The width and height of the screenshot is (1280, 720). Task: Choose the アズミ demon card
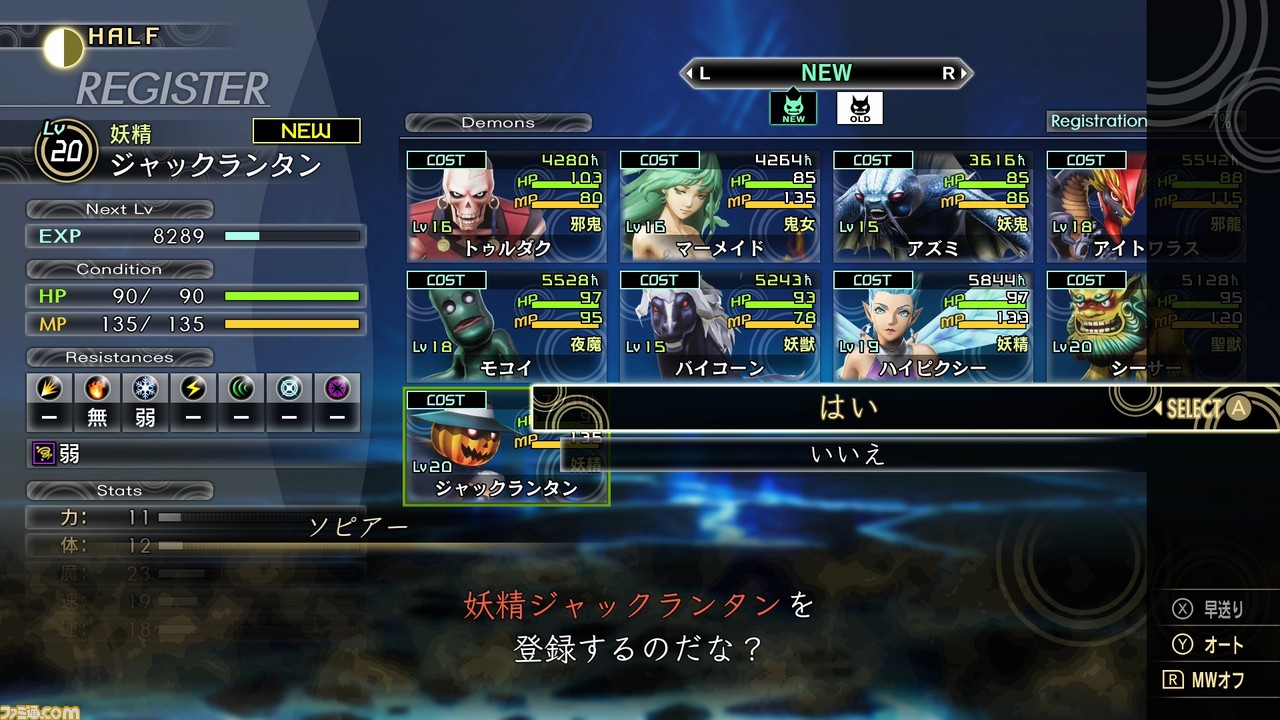pyautogui.click(x=932, y=207)
